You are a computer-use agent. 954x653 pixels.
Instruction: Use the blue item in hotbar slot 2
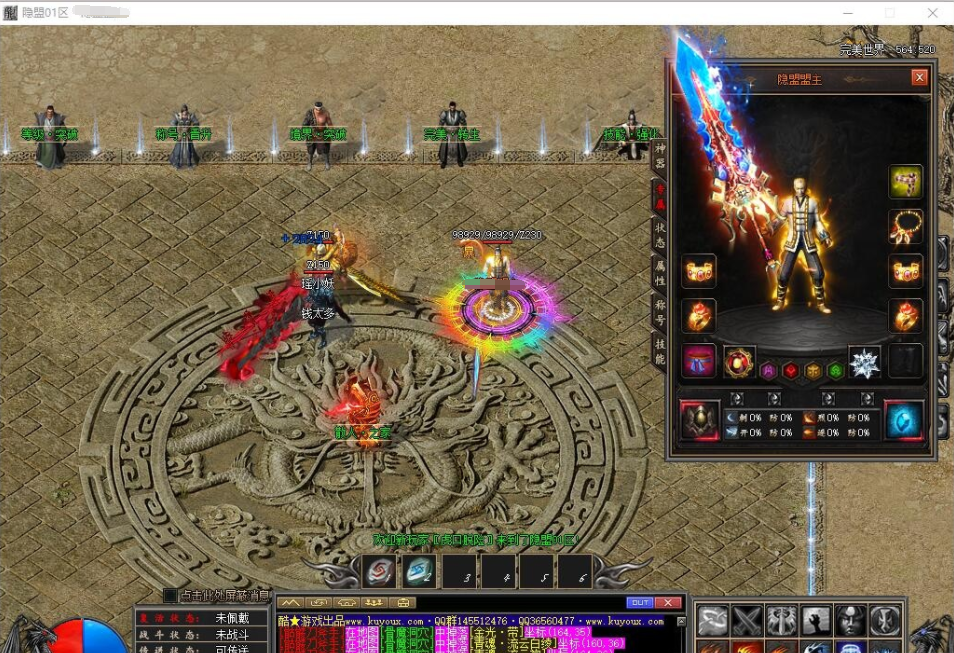[x=419, y=572]
